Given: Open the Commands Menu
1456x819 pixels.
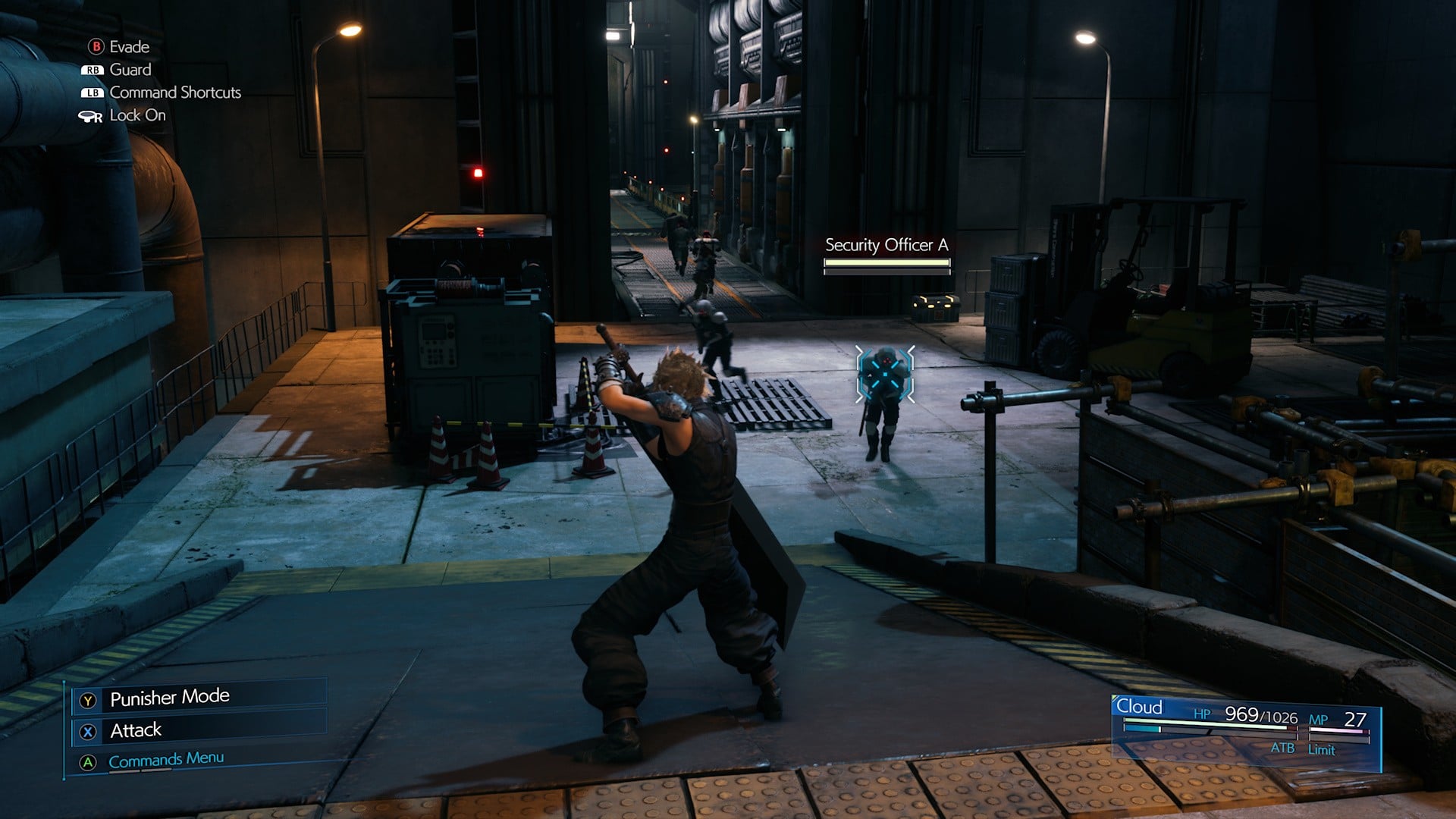Looking at the screenshot, I should (x=165, y=760).
